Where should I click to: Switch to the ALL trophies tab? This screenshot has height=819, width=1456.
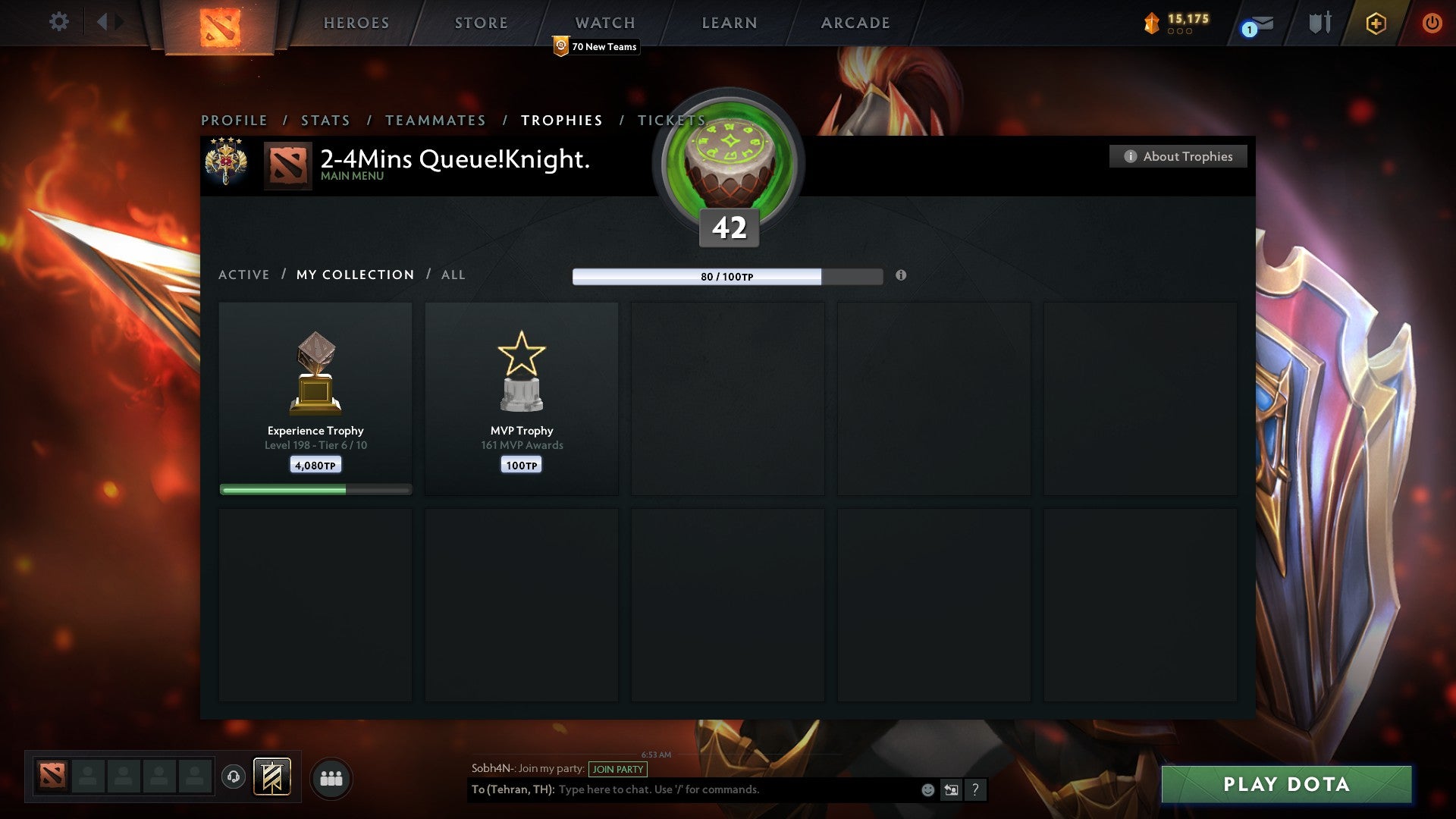tap(453, 275)
